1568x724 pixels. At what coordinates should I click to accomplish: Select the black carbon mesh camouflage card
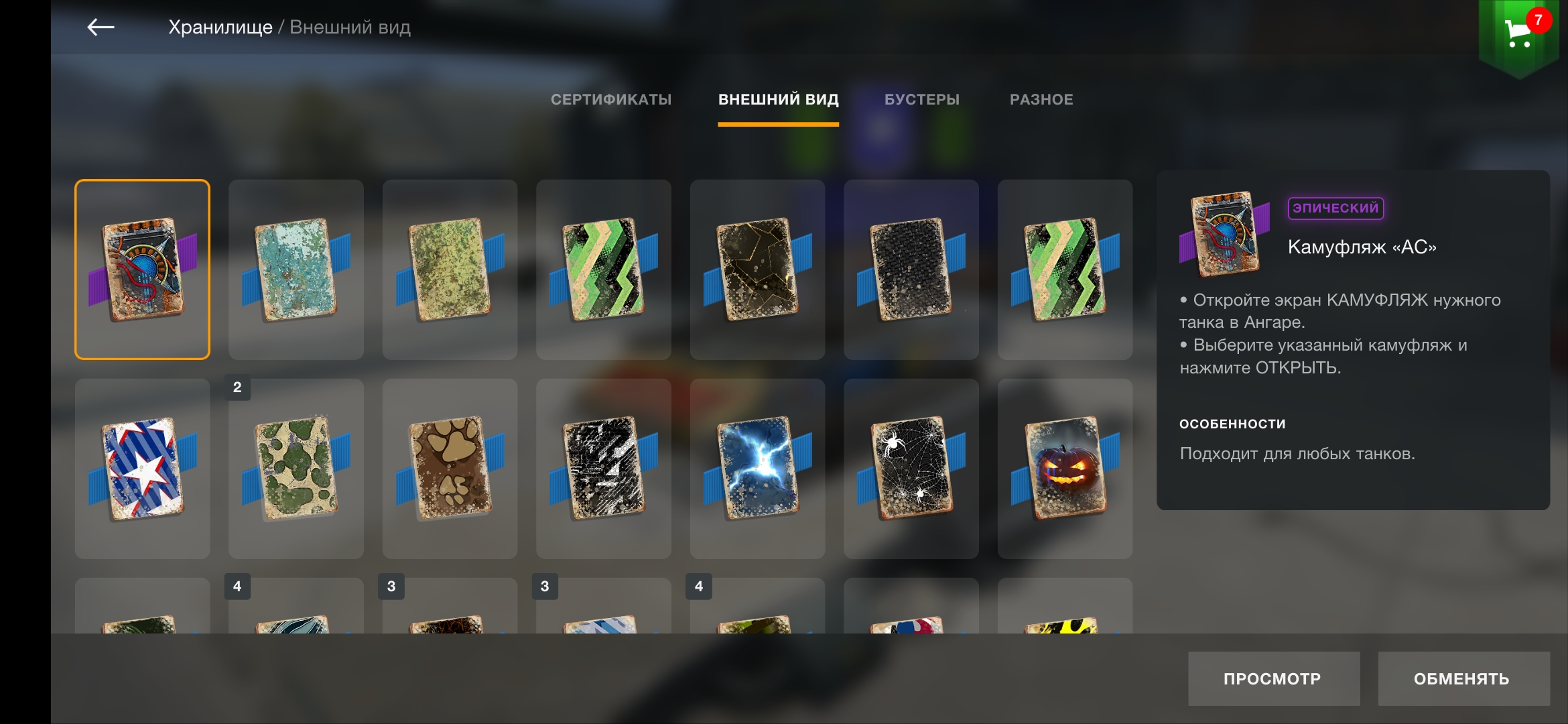(x=911, y=269)
